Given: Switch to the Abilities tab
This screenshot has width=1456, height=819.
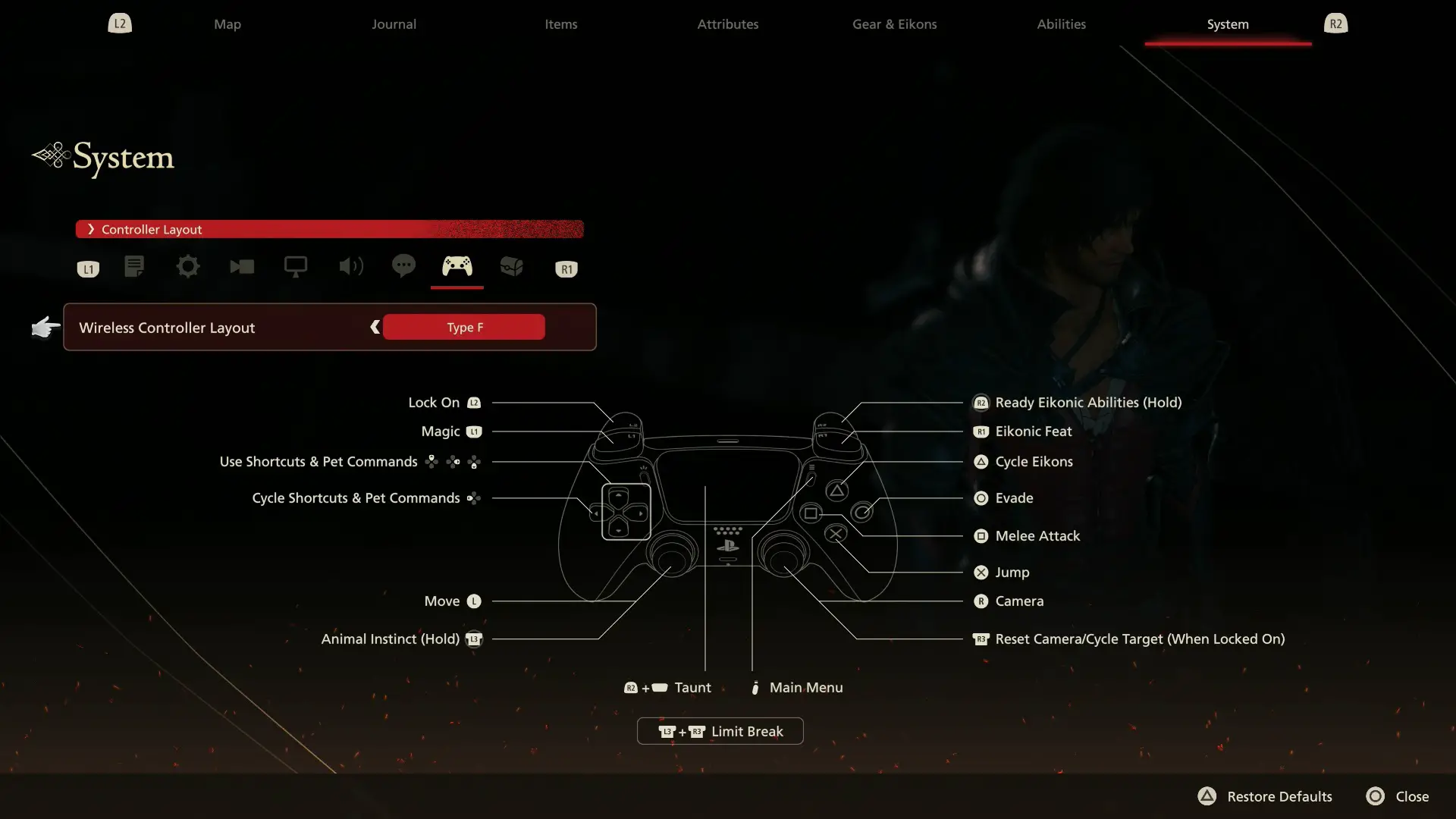Looking at the screenshot, I should 1061,24.
